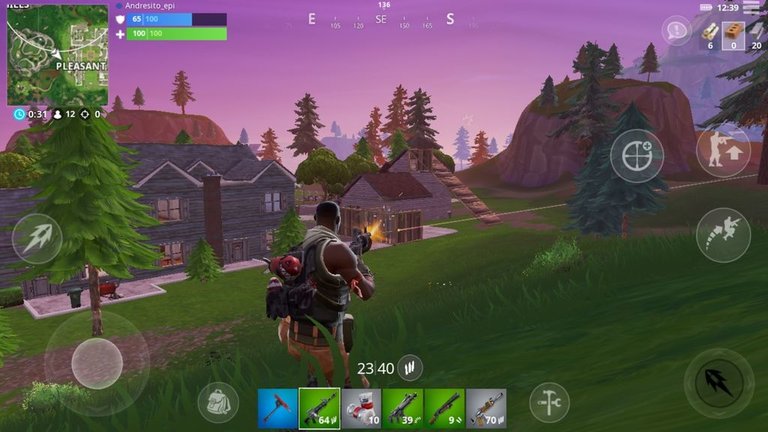
Task: Open the minimap showing Pleasant Park
Action: click(57, 55)
